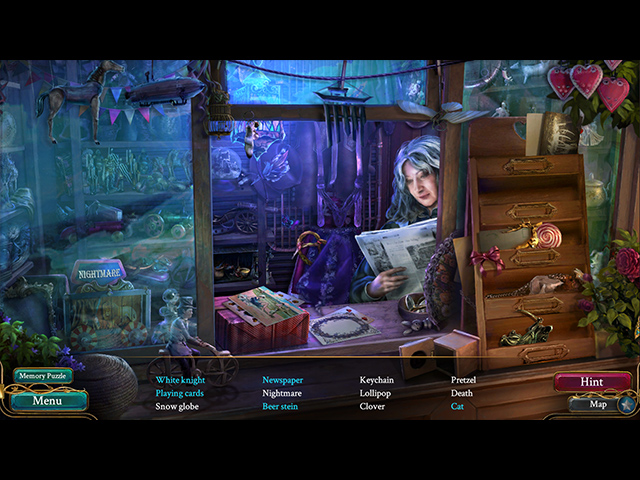Screen dimensions: 640x480
Task: Switch to the Memory Puzzle mode
Action: [x=43, y=377]
